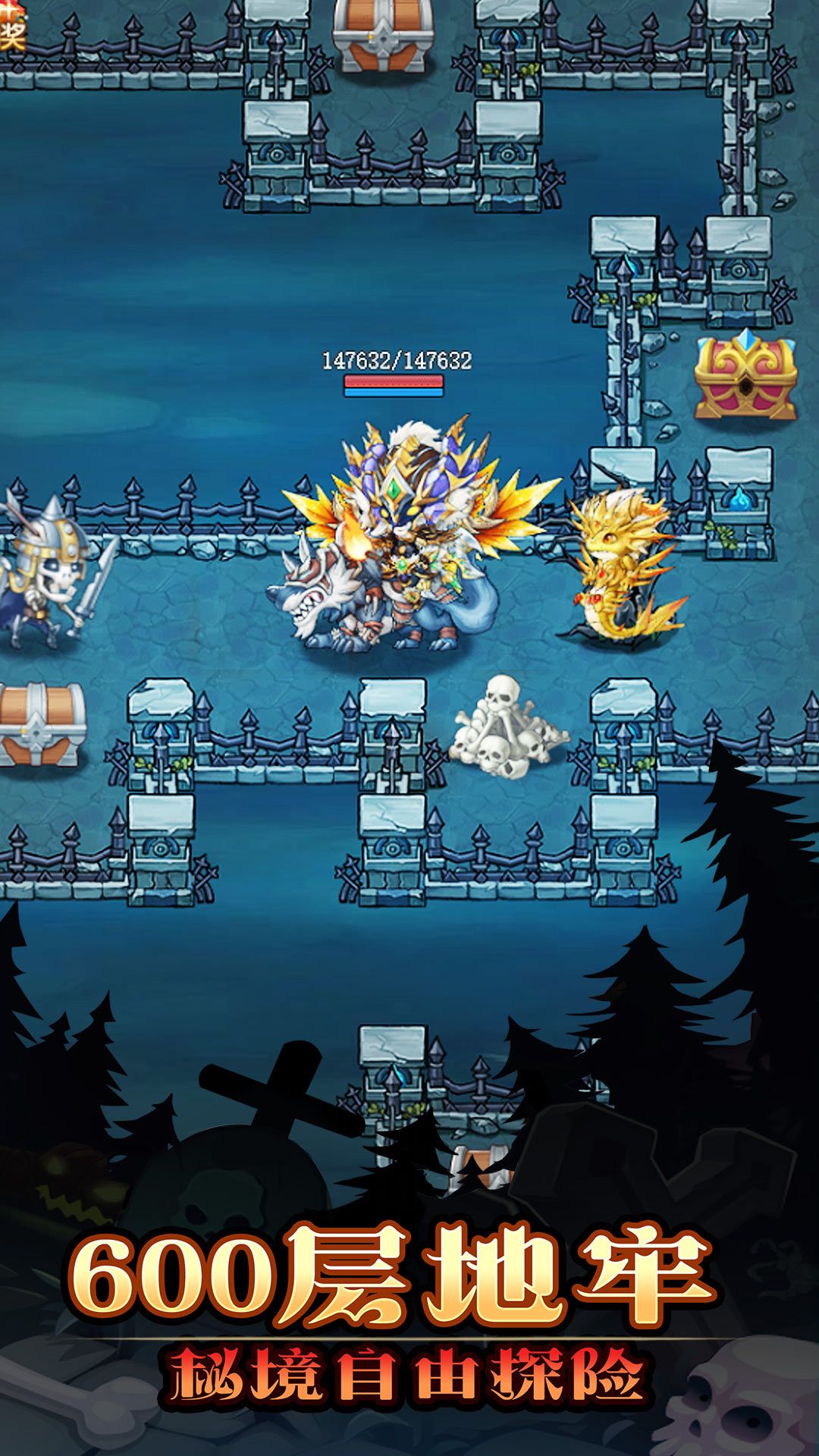Open the reward (奖) icon

coord(11,29)
